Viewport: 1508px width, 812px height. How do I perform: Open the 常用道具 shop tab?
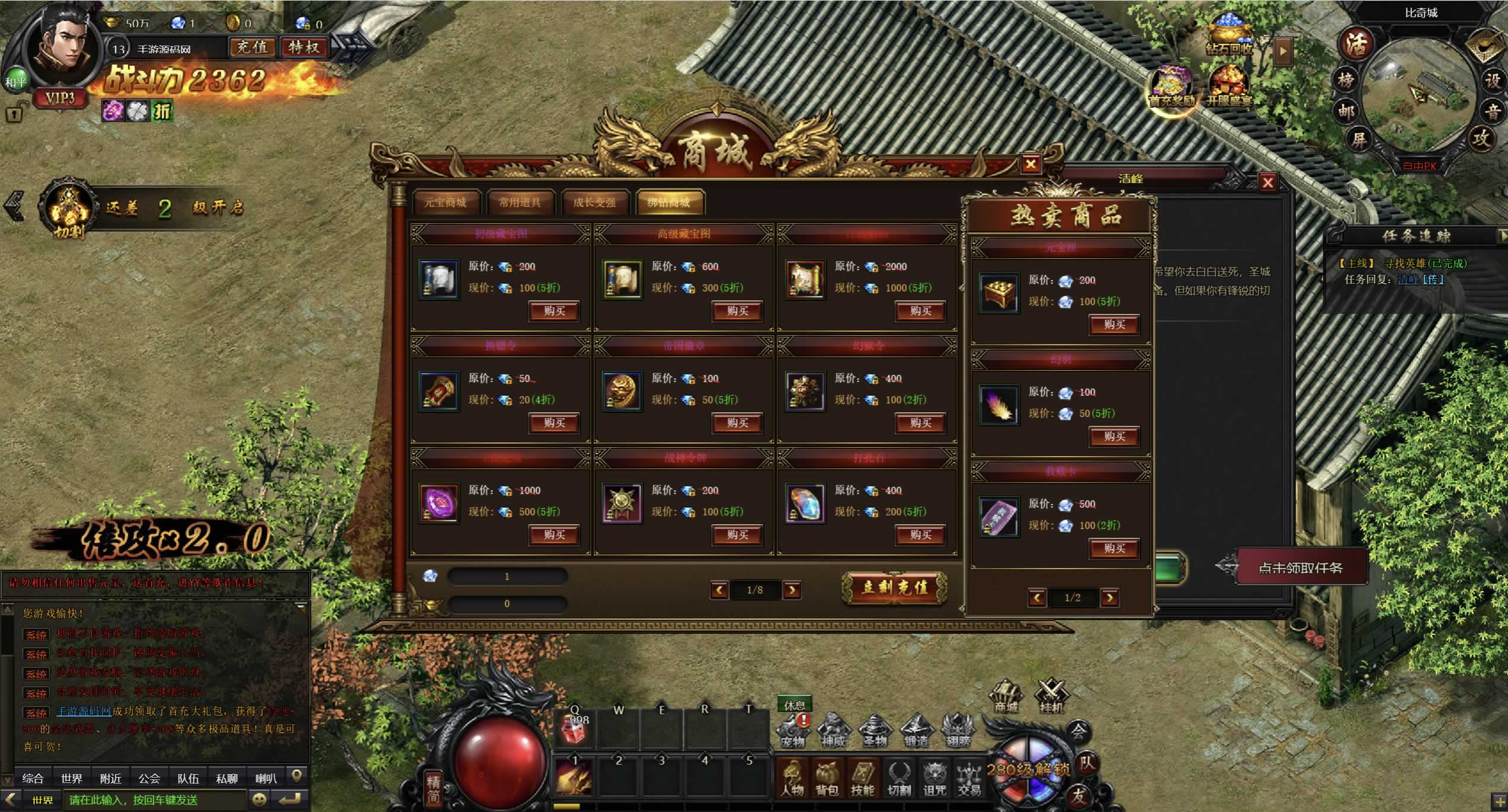pos(520,203)
